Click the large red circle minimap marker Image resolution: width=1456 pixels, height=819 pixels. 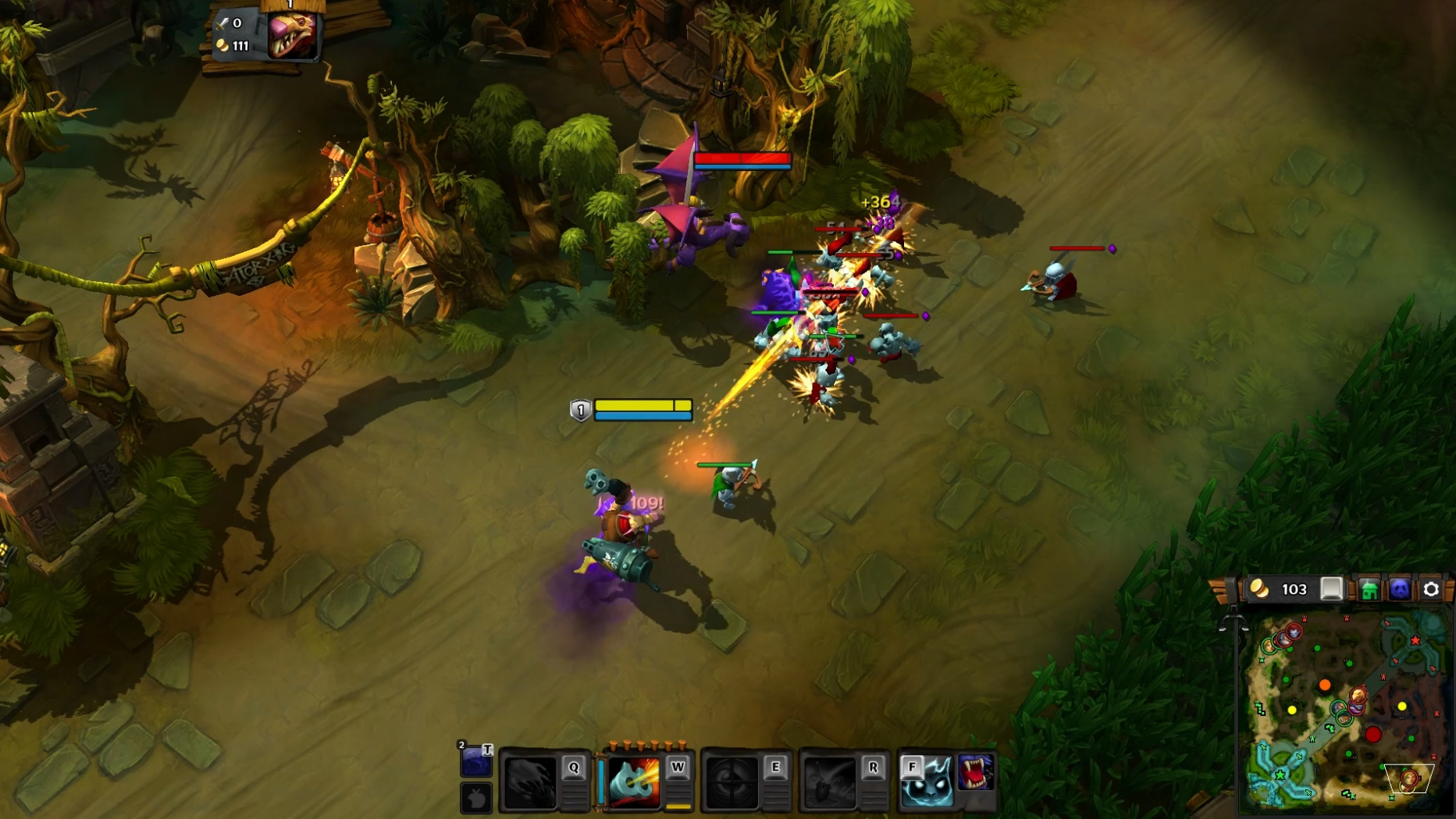pyautogui.click(x=1373, y=735)
